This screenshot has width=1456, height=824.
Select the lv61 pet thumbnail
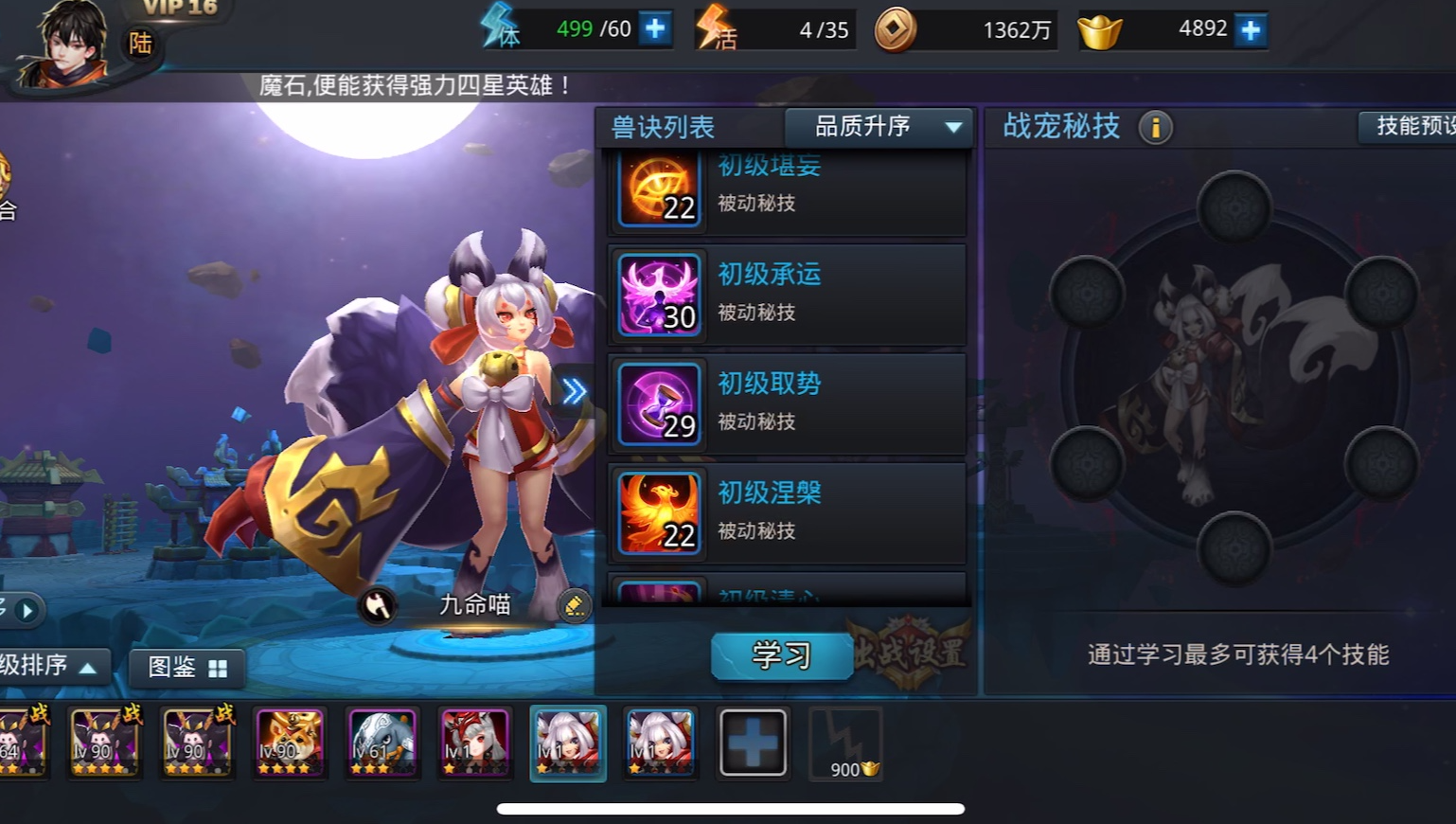382,742
